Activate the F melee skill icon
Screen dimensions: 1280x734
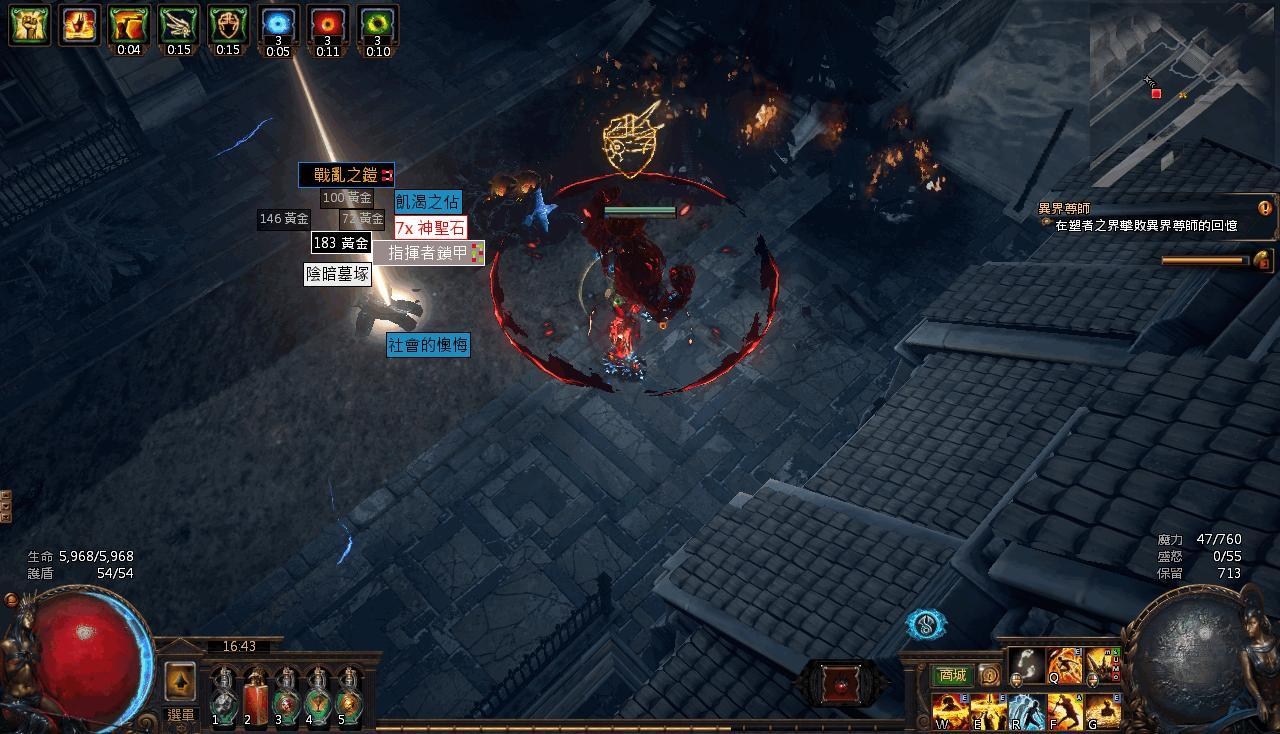1064,712
